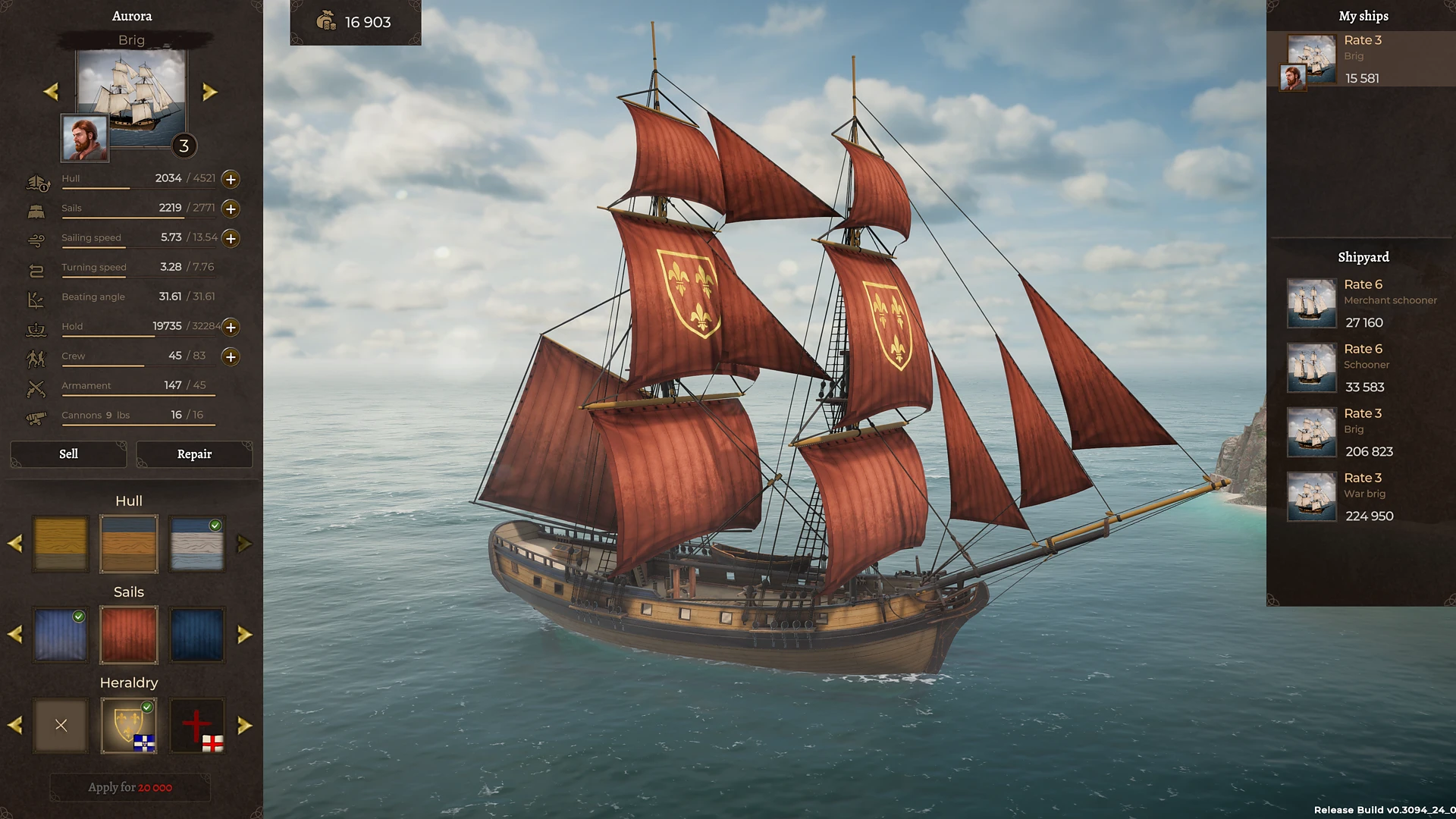Click the Crew figures icon
1456x819 pixels.
click(36, 356)
